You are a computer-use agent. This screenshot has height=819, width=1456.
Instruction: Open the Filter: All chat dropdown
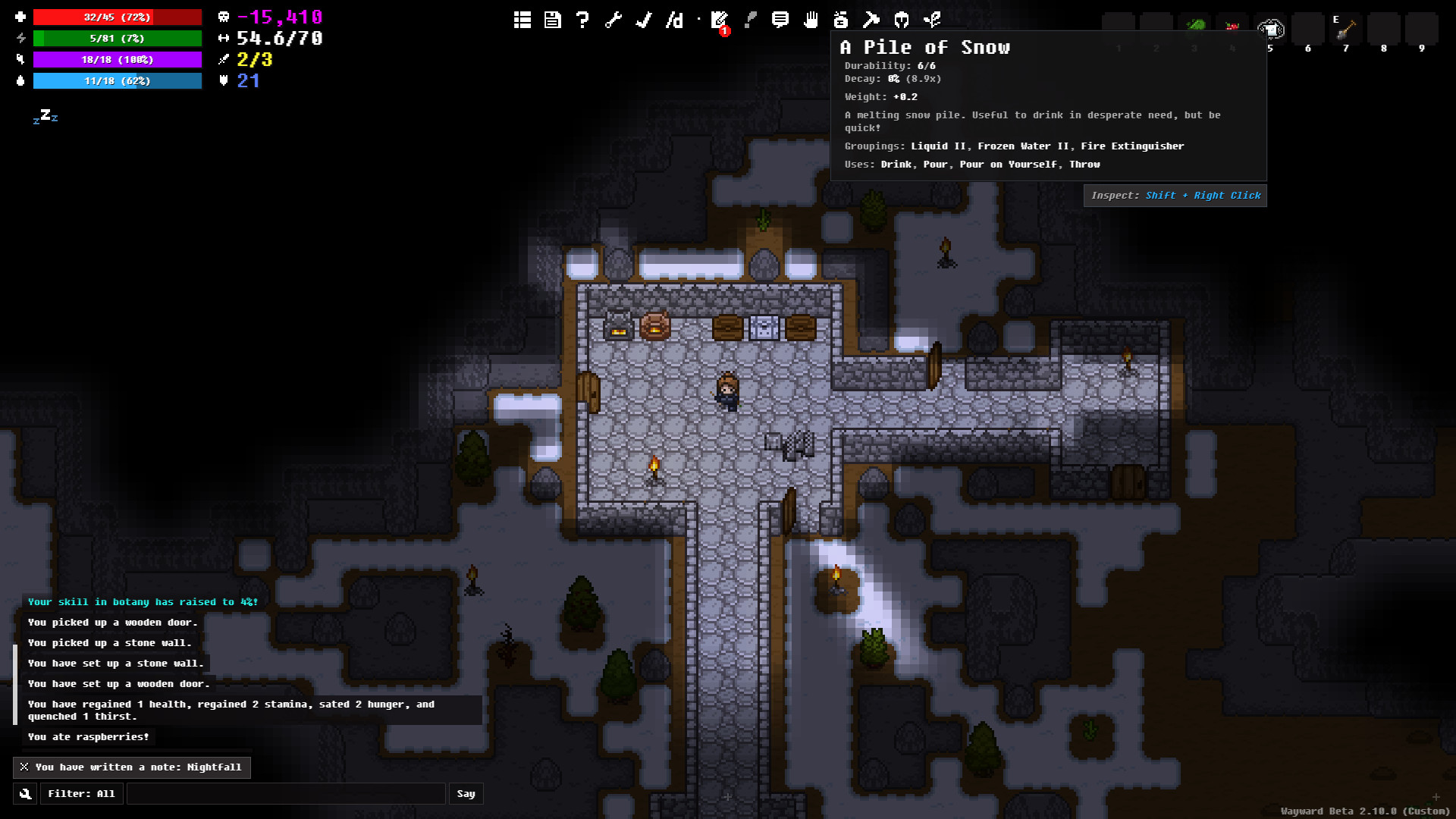[81, 794]
